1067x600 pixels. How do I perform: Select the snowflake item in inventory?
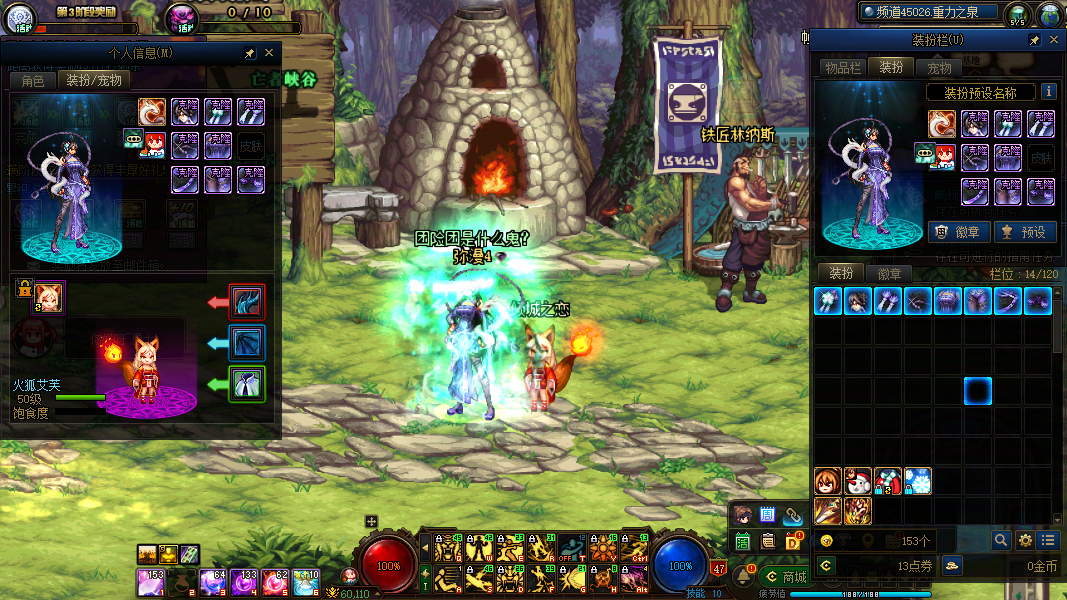918,481
